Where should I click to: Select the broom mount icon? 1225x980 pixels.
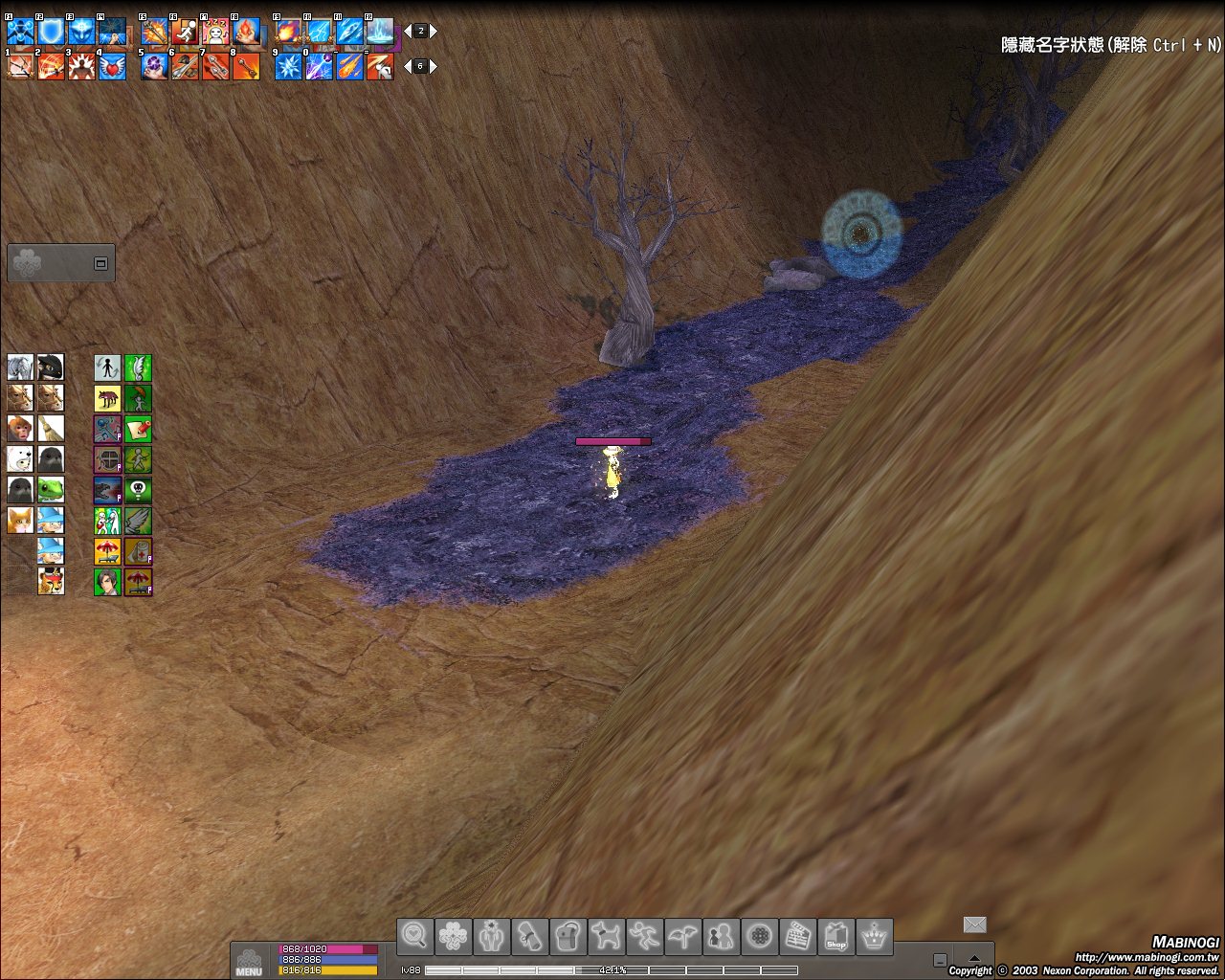point(51,428)
